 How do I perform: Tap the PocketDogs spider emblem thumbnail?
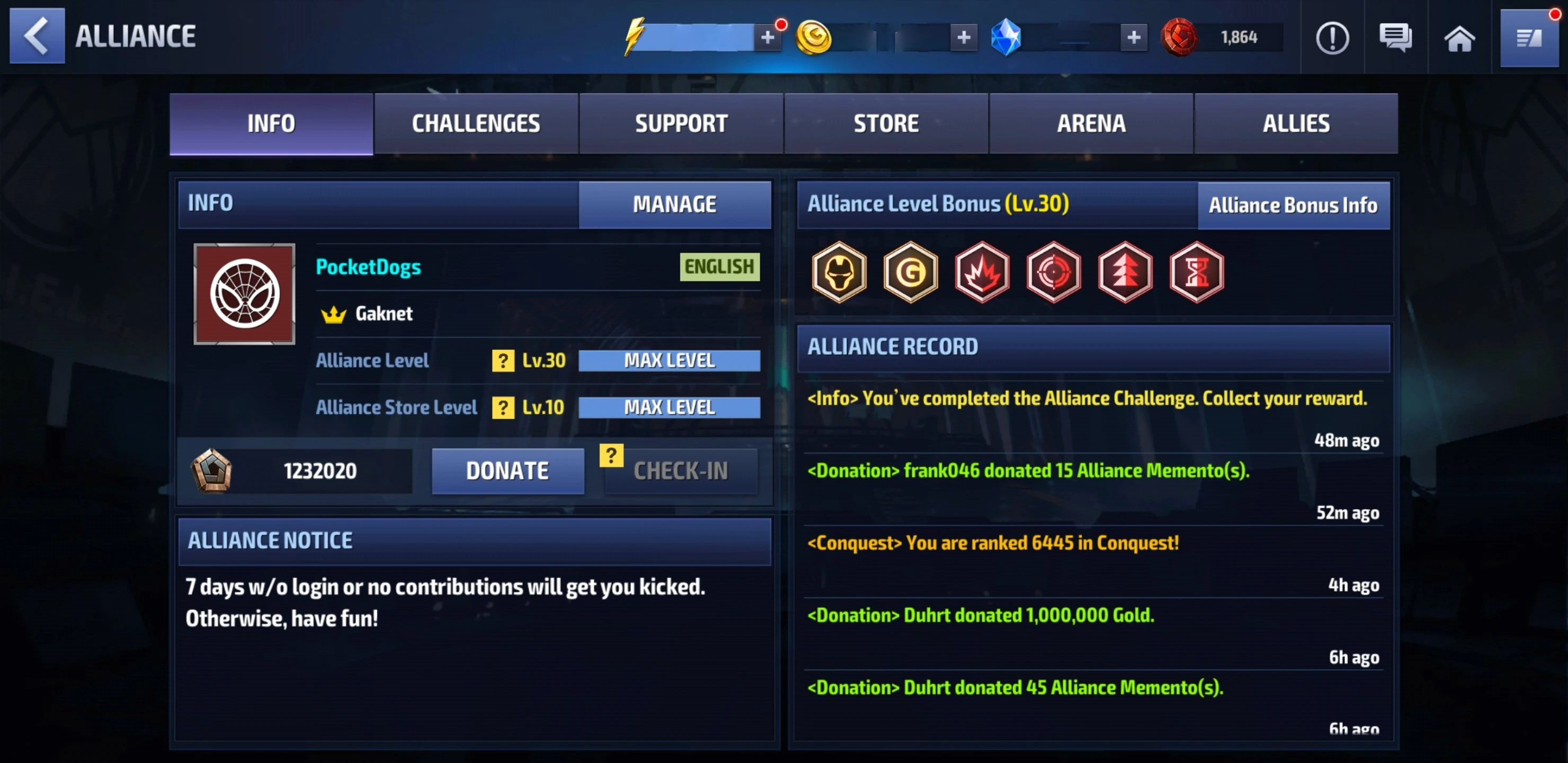(x=244, y=294)
